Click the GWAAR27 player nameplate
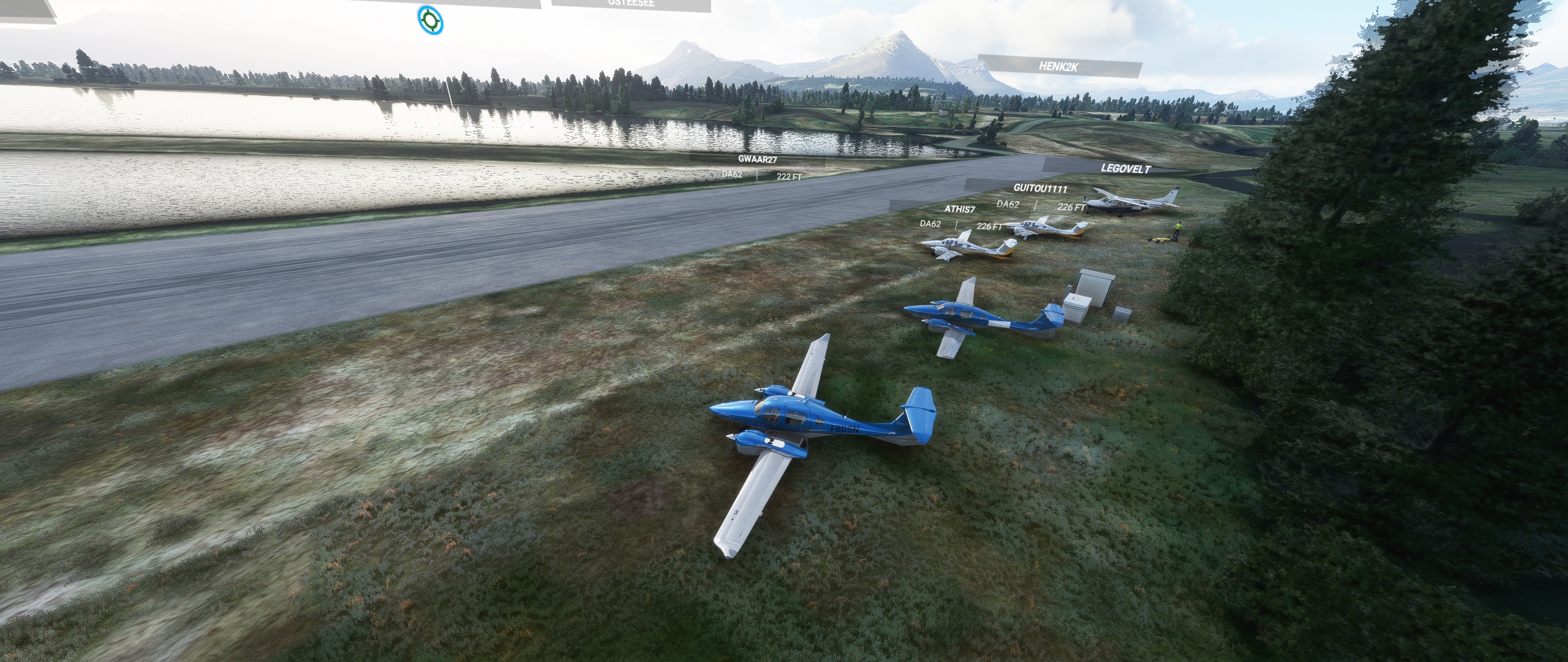This screenshot has width=1568, height=662. pyautogui.click(x=757, y=159)
